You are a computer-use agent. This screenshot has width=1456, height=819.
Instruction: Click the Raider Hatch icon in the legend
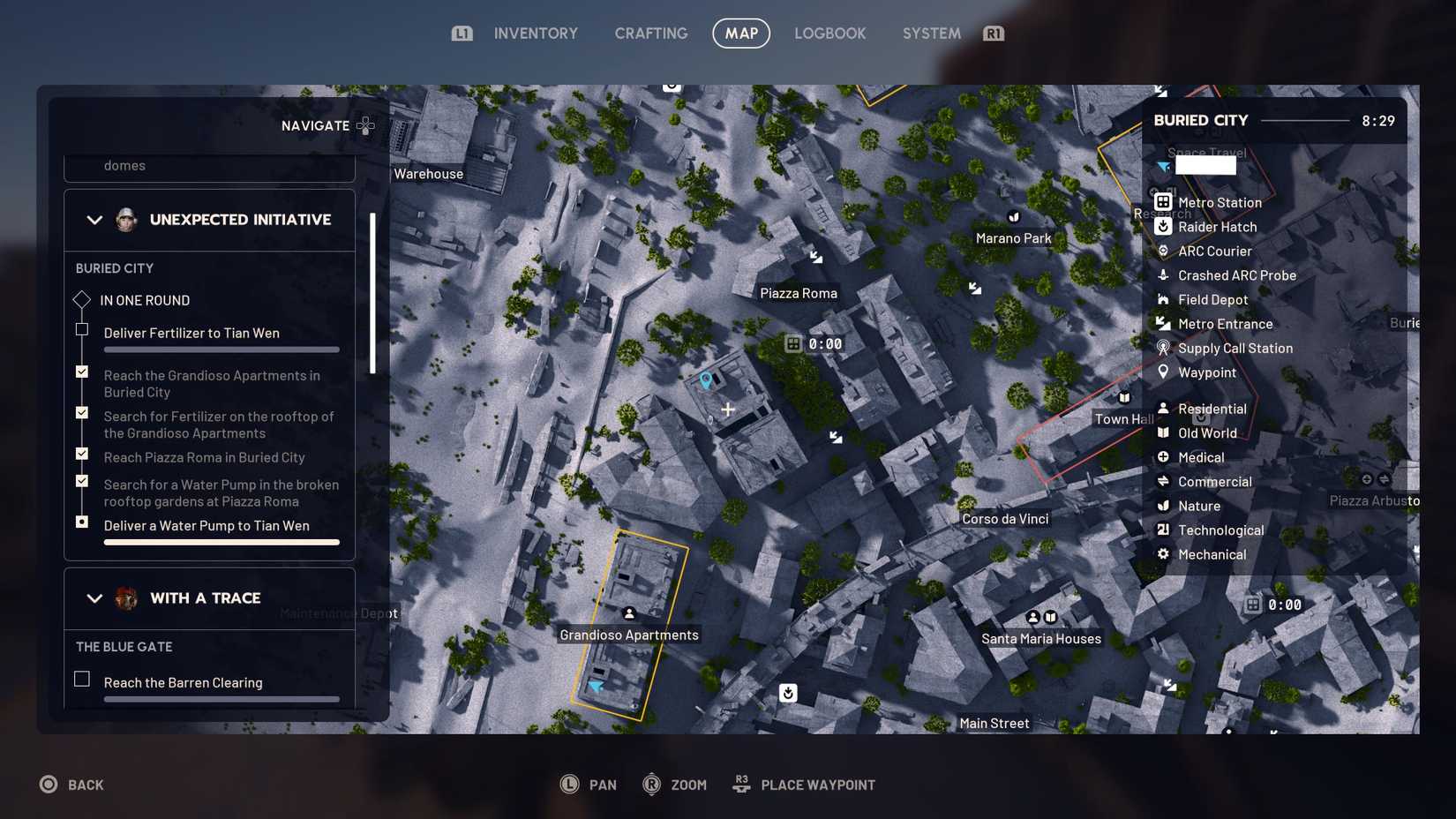[x=1165, y=227]
